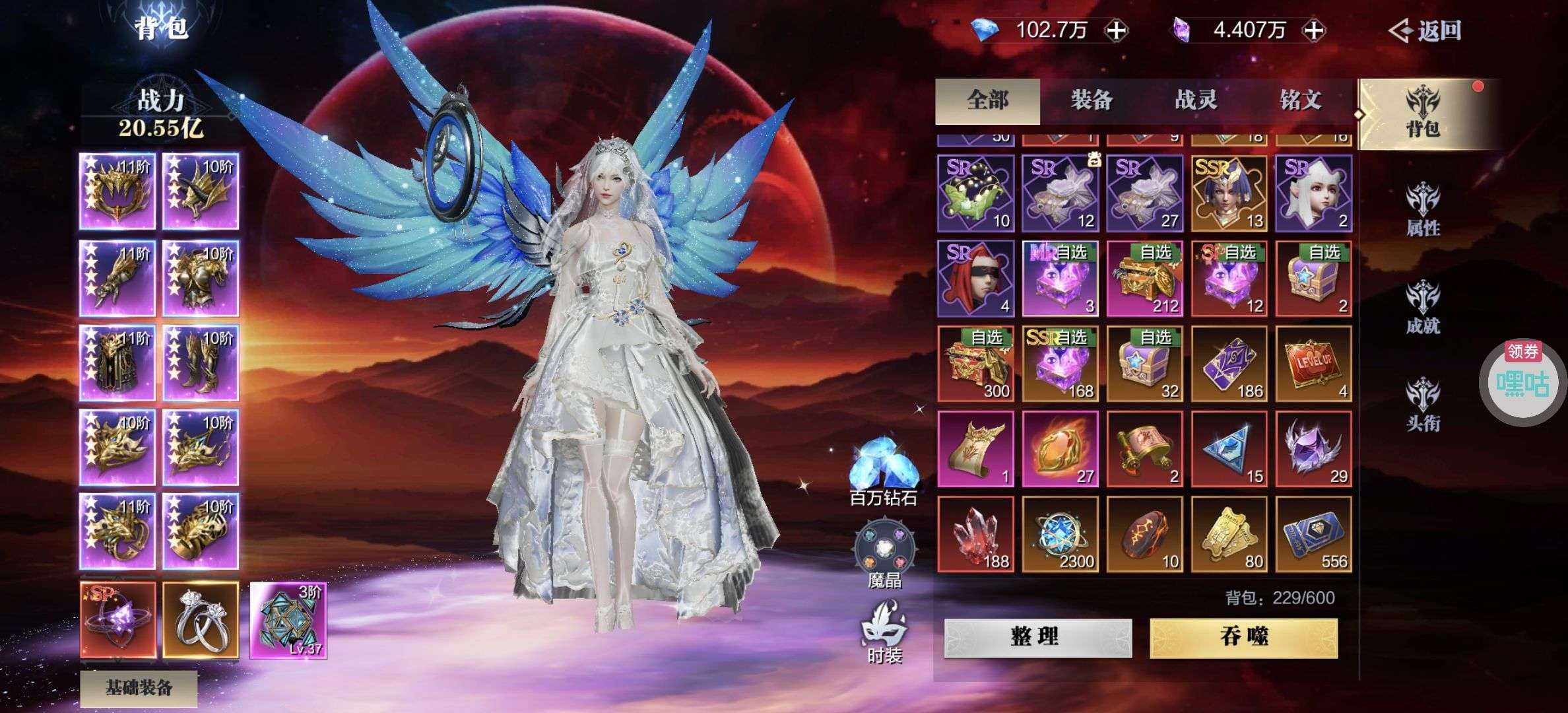1568x713 pixels.
Task: Select the LEVEL UP red card item
Action: (x=1313, y=363)
